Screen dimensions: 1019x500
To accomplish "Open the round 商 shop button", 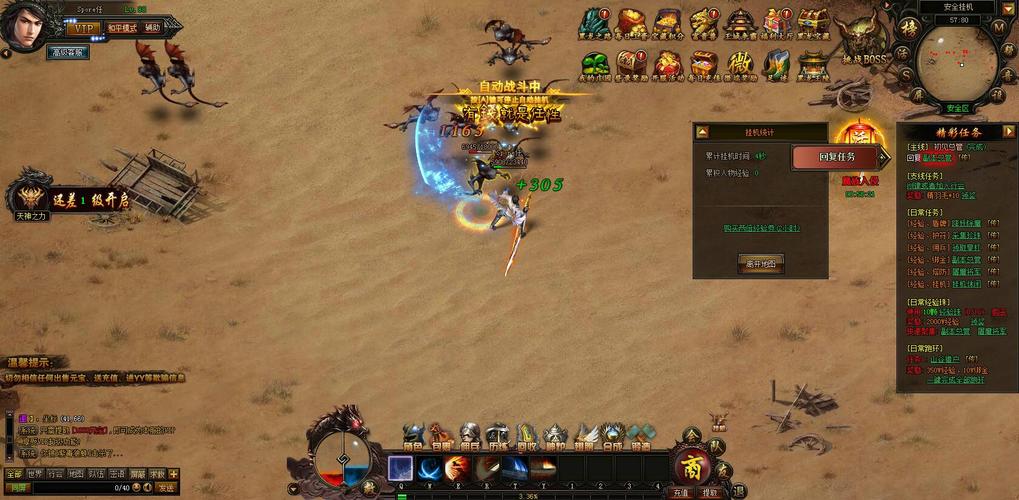I will [x=691, y=465].
